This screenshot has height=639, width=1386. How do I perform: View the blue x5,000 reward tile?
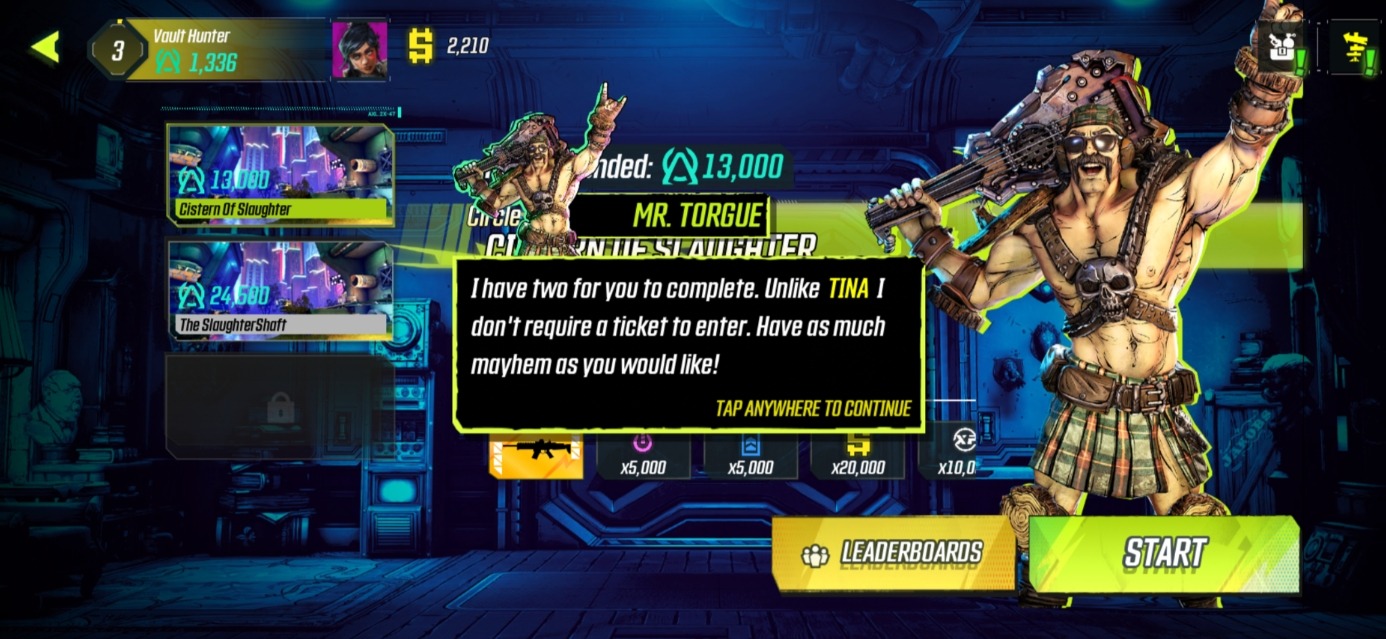[x=750, y=456]
